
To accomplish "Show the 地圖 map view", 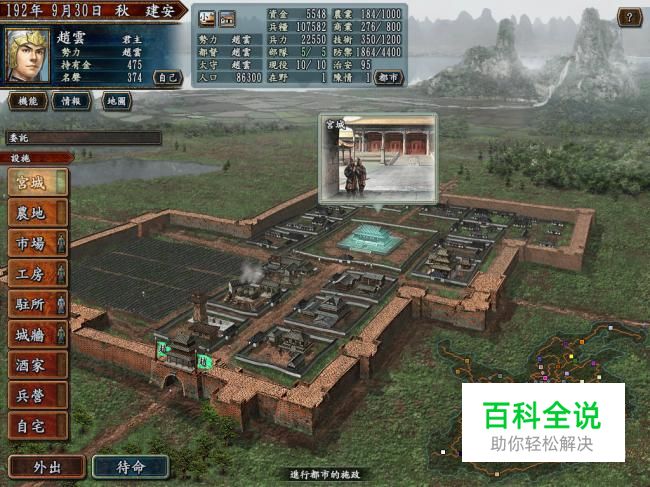I will click(x=112, y=101).
